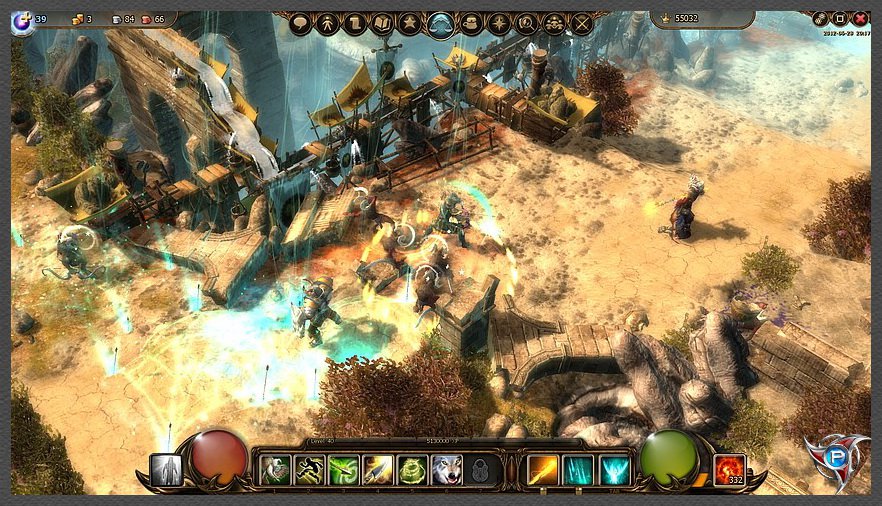
Task: Toggle fullscreen with the square button
Action: (840, 18)
